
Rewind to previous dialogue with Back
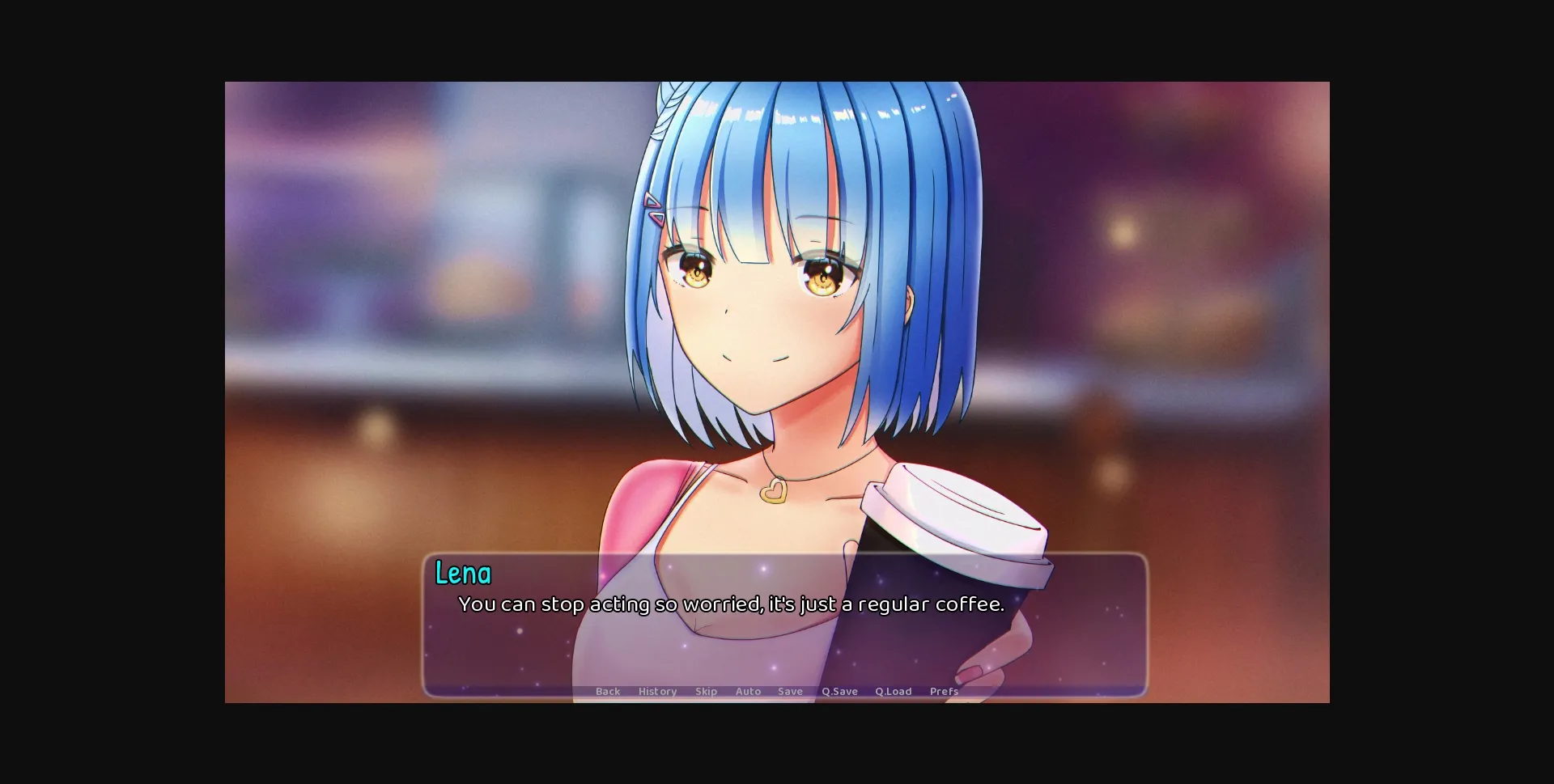pos(608,691)
